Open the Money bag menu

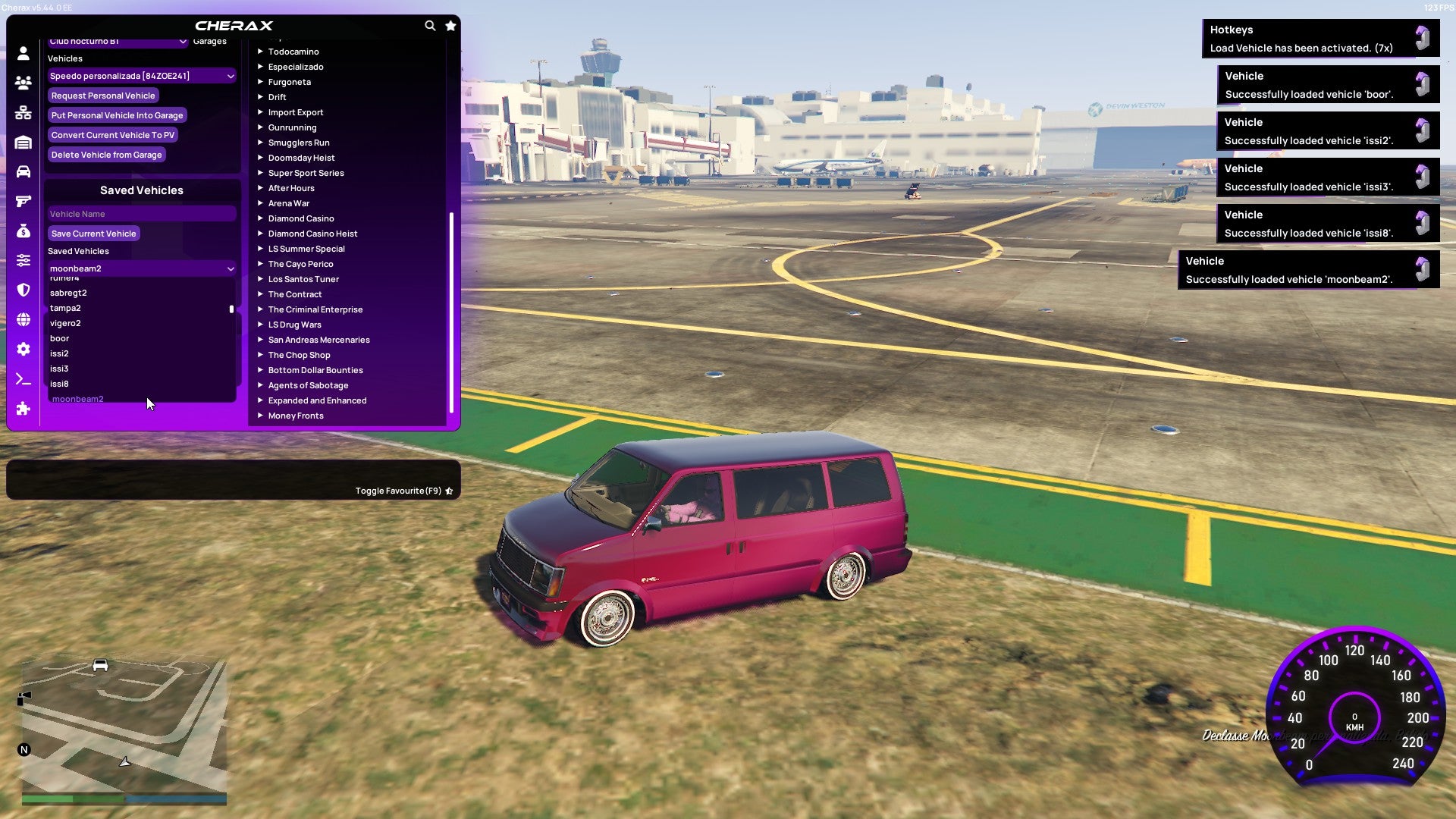pos(23,229)
